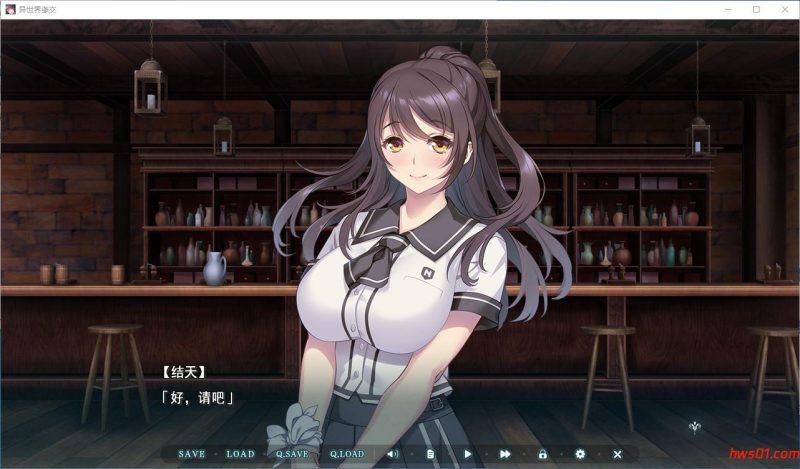
Task: Toggle the padlock icon
Action: (543, 454)
